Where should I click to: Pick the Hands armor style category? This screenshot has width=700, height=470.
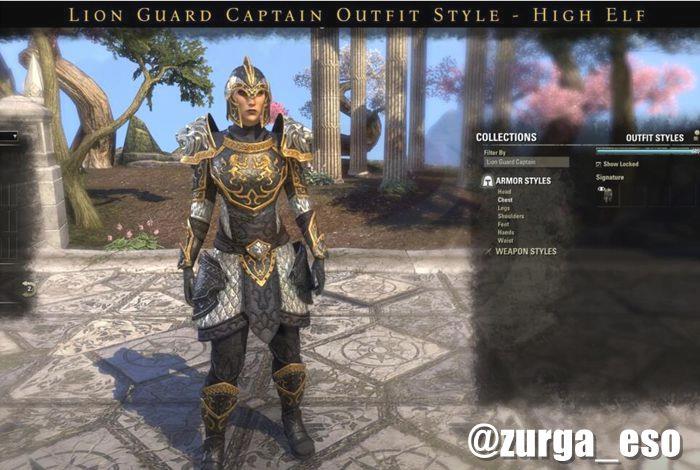pos(506,232)
